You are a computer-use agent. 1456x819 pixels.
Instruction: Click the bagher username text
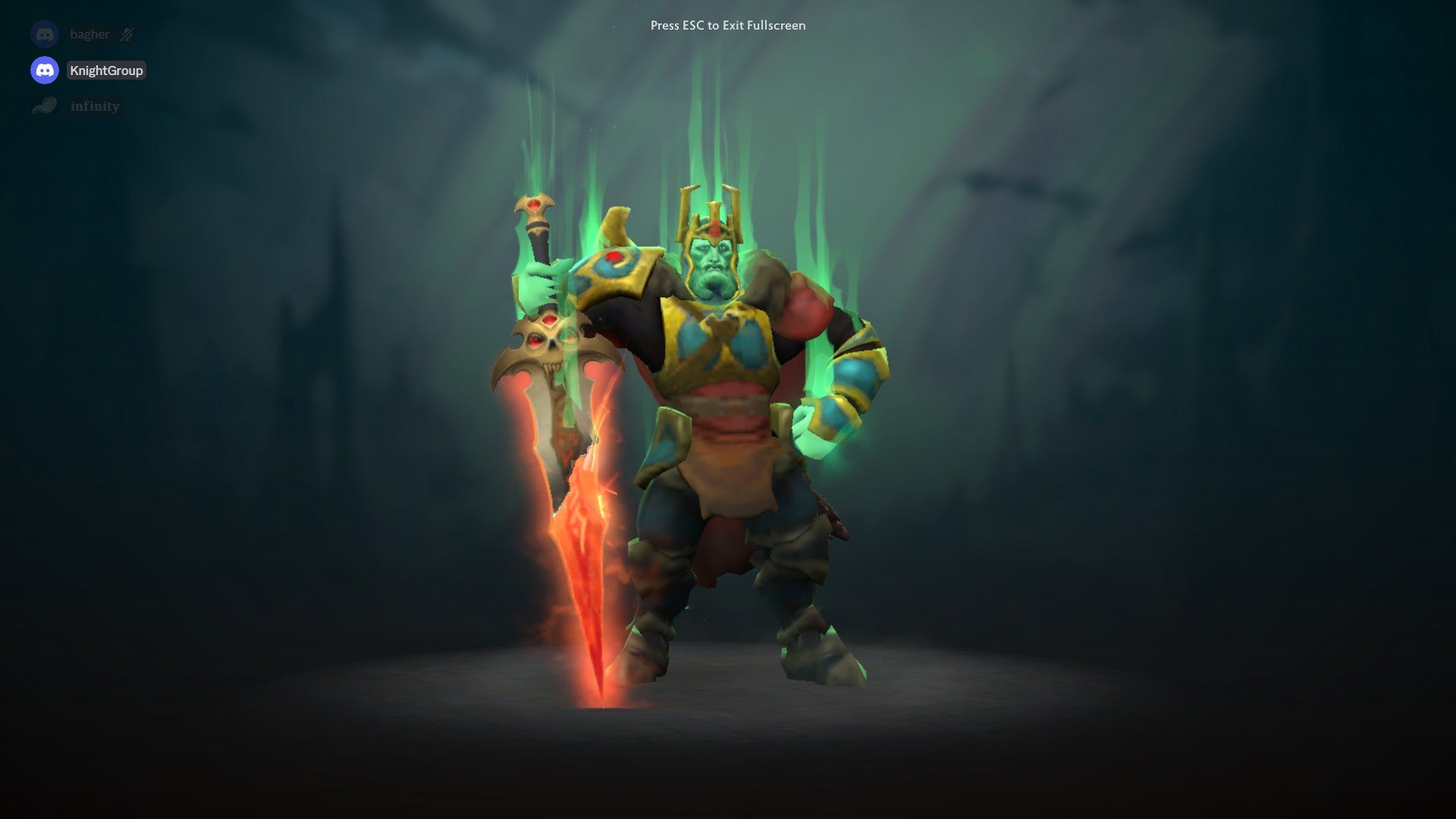coord(89,34)
